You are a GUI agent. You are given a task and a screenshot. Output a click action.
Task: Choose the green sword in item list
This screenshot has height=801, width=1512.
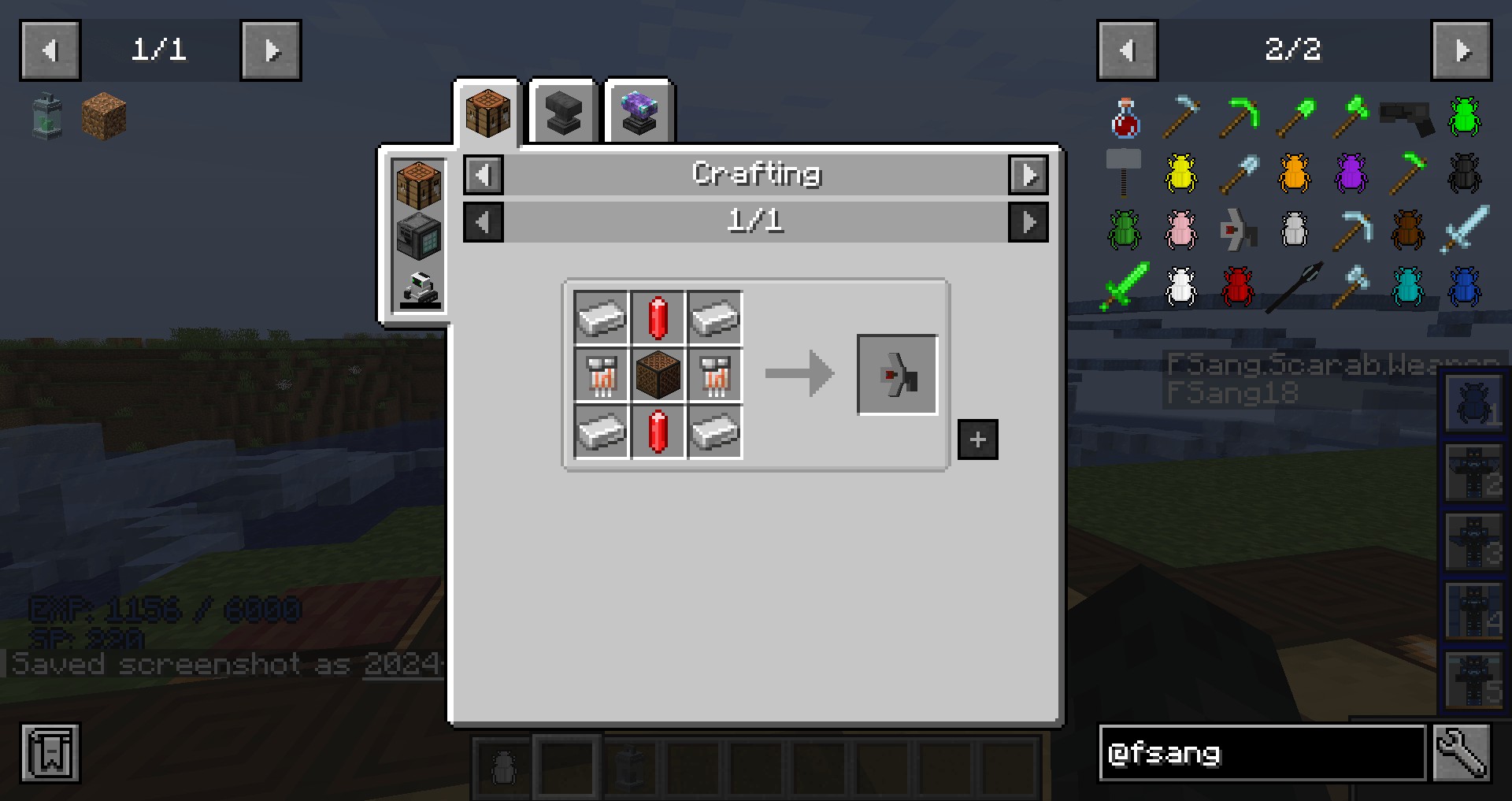click(x=1125, y=287)
